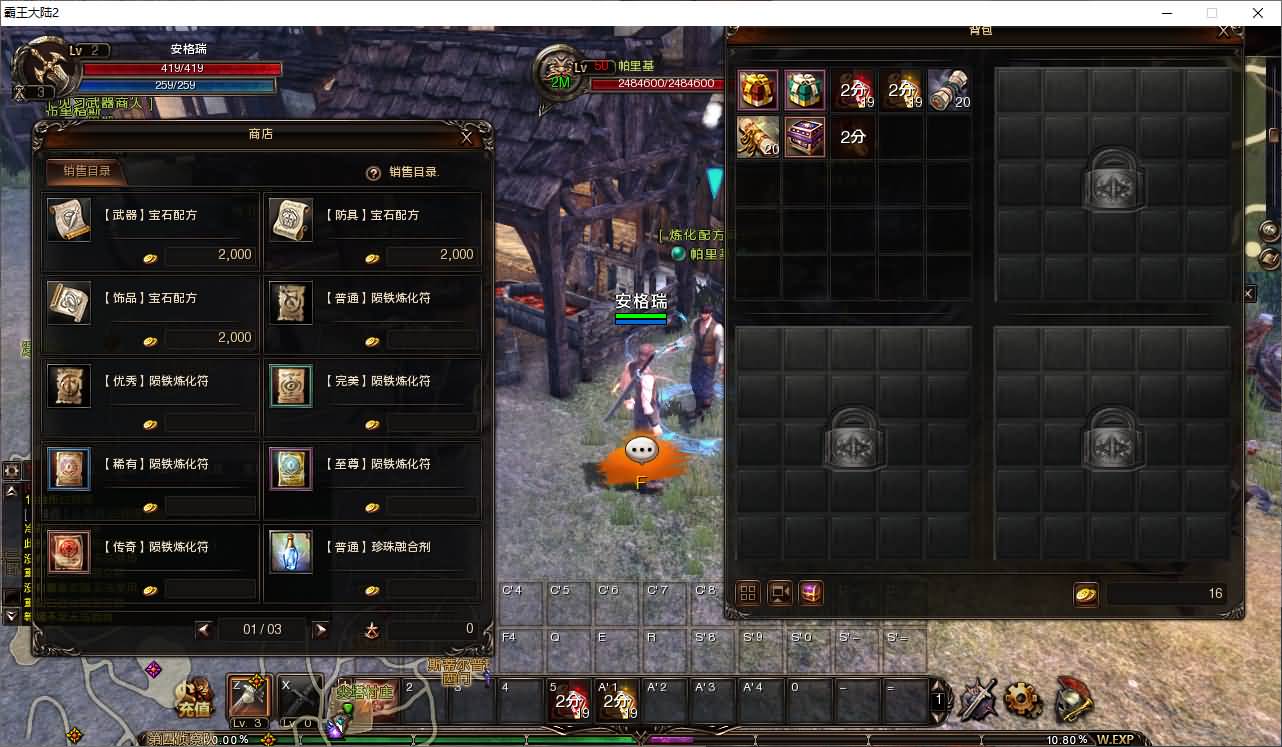Click the camera icon in the backpack toolbar
The height and width of the screenshot is (747, 1282).
[779, 592]
